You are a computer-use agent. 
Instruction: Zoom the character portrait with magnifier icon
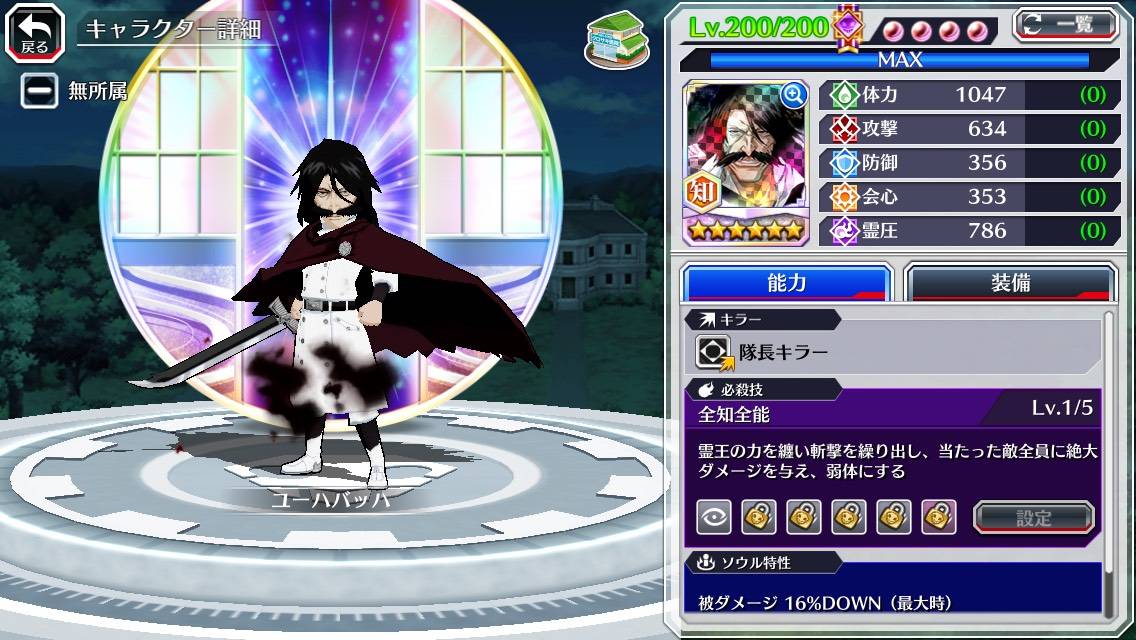tap(794, 95)
